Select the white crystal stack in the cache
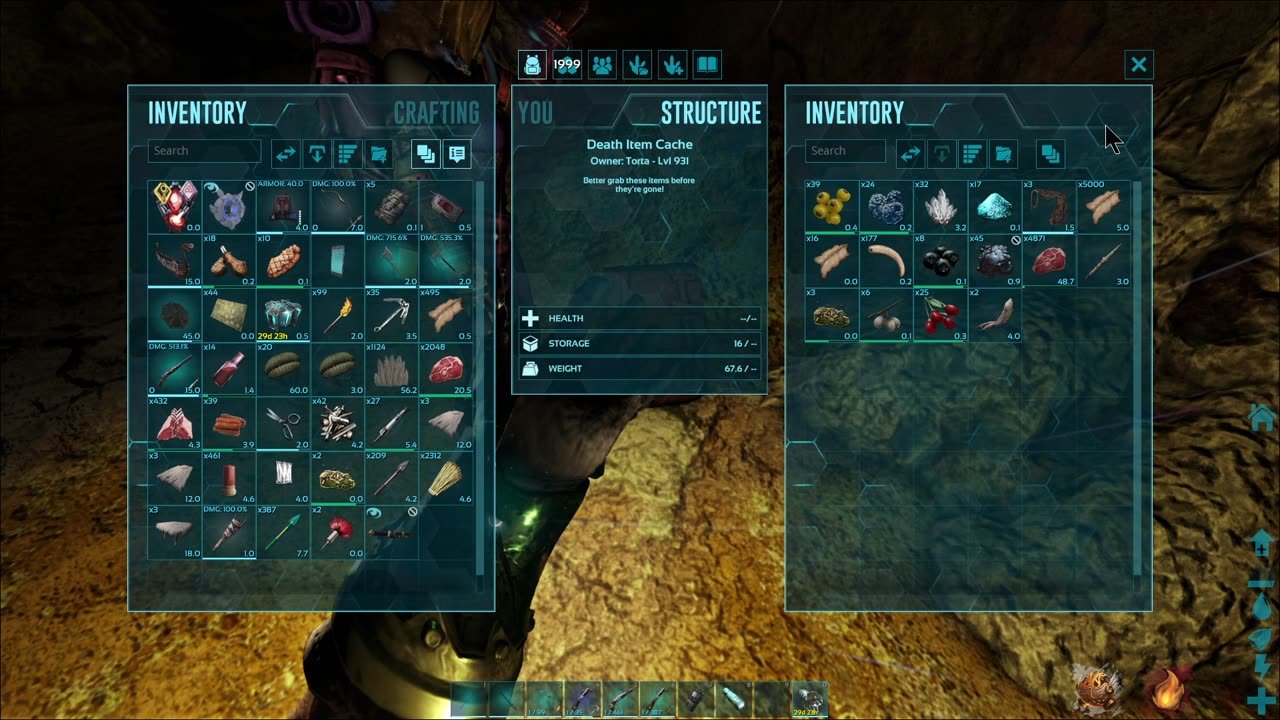The width and height of the screenshot is (1280, 720). (939, 206)
